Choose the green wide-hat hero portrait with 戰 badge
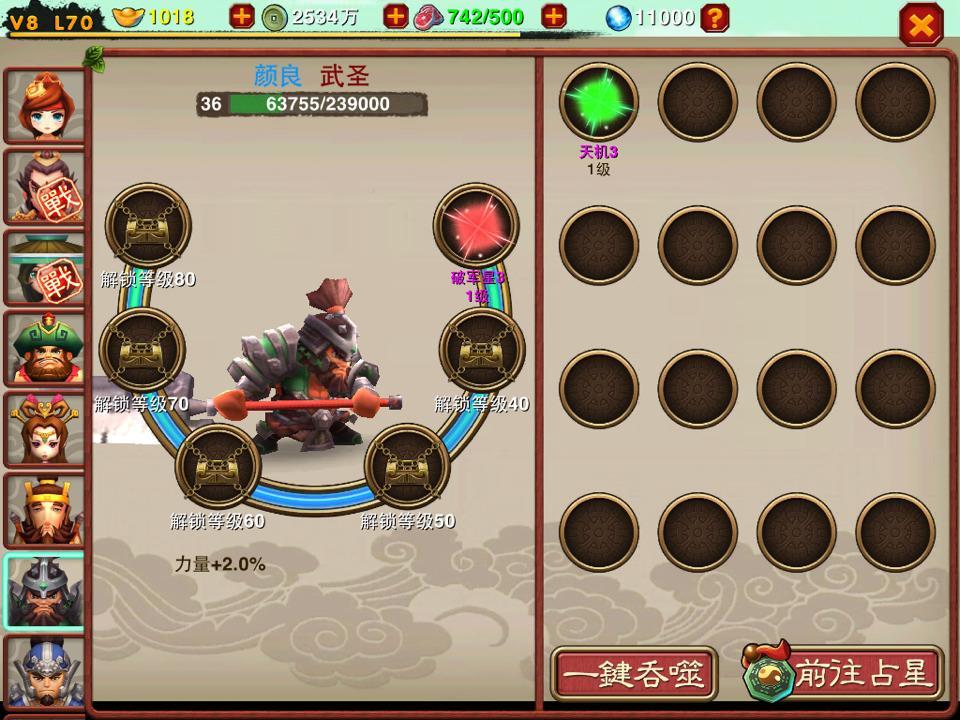The image size is (960, 720). [45, 268]
